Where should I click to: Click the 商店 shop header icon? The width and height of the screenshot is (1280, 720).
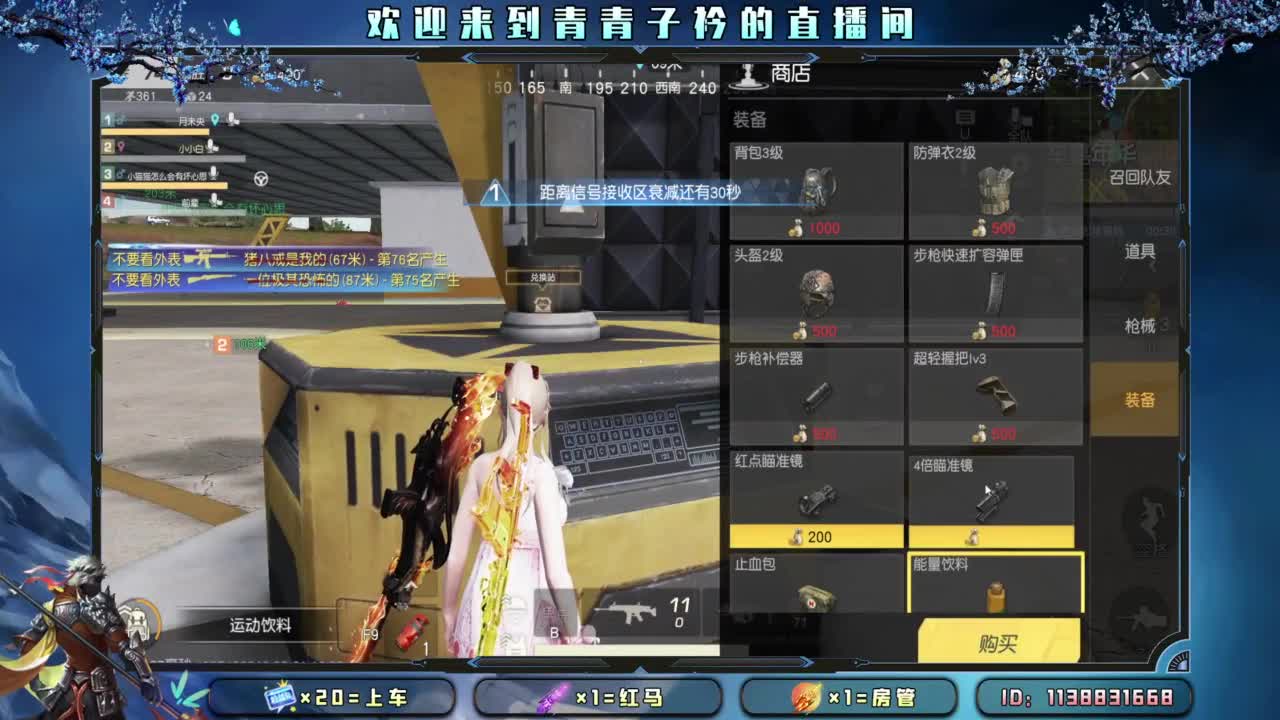point(748,74)
